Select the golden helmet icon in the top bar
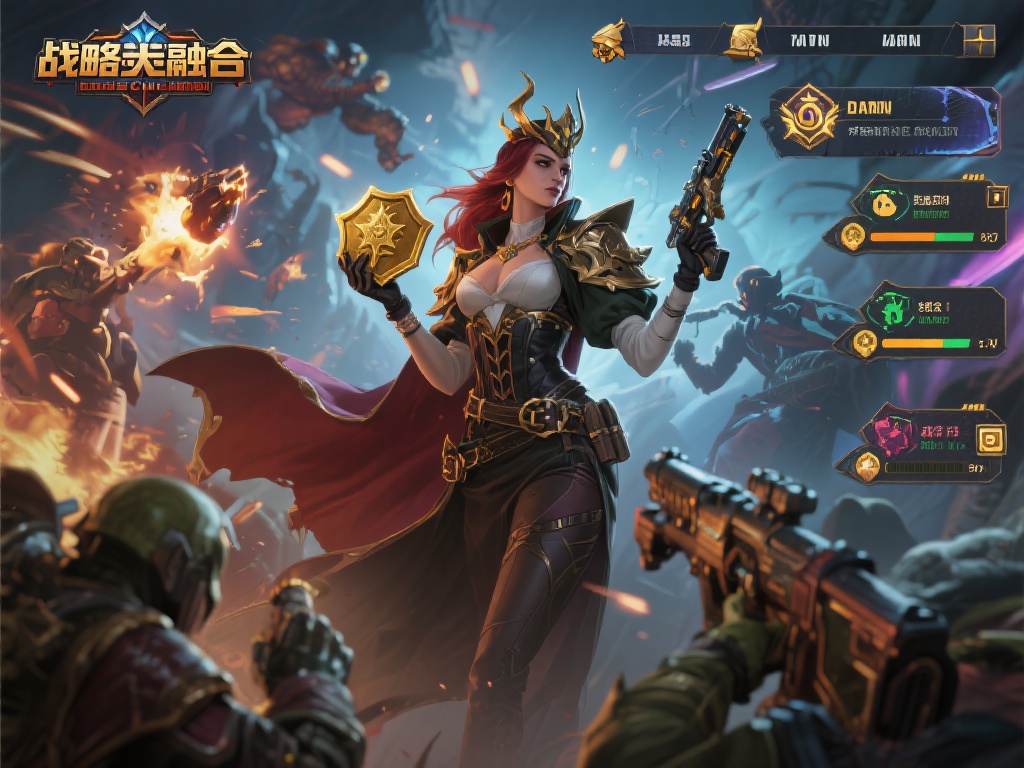 [743, 40]
